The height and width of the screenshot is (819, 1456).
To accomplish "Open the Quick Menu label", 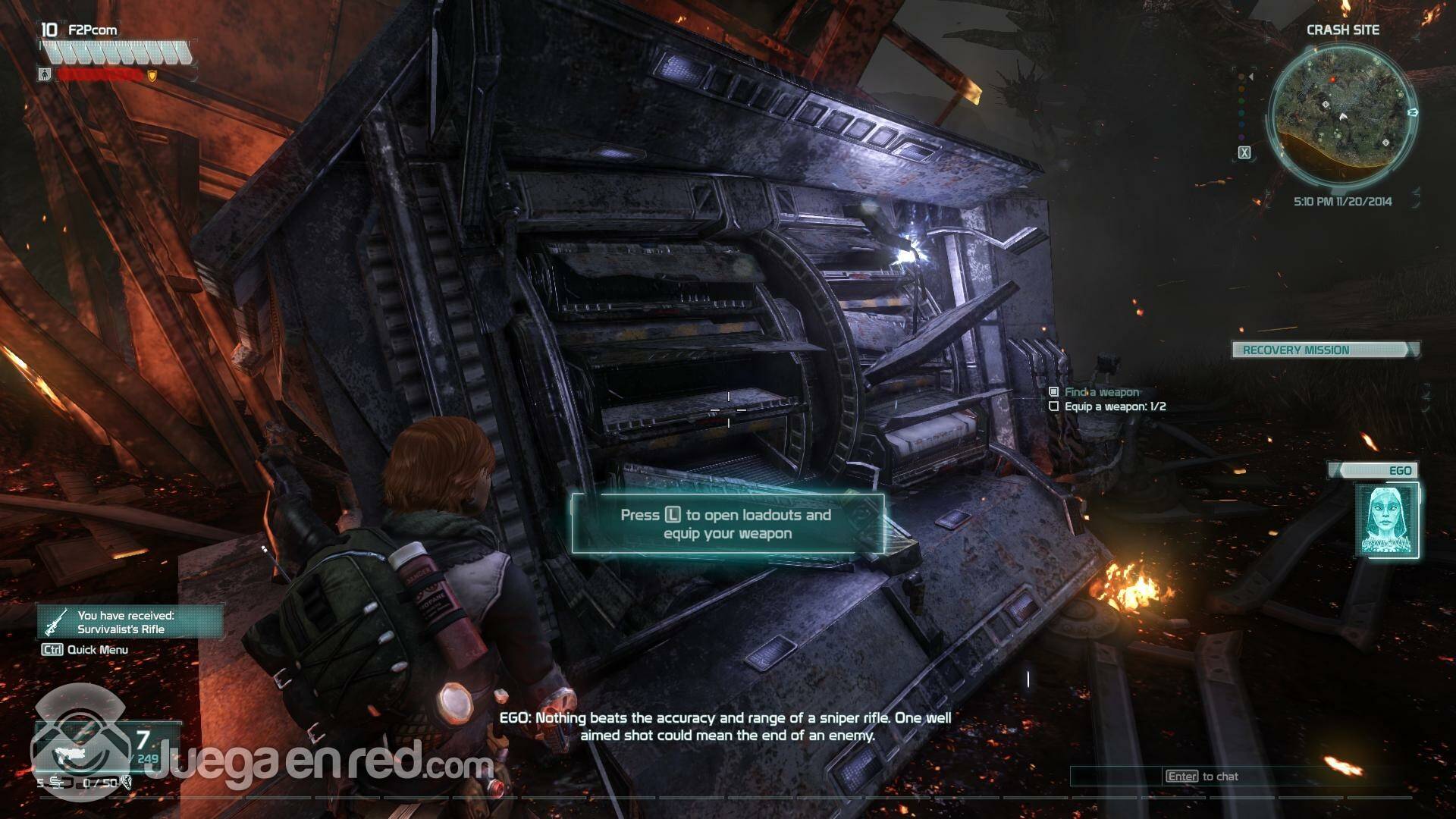I will pos(97,650).
